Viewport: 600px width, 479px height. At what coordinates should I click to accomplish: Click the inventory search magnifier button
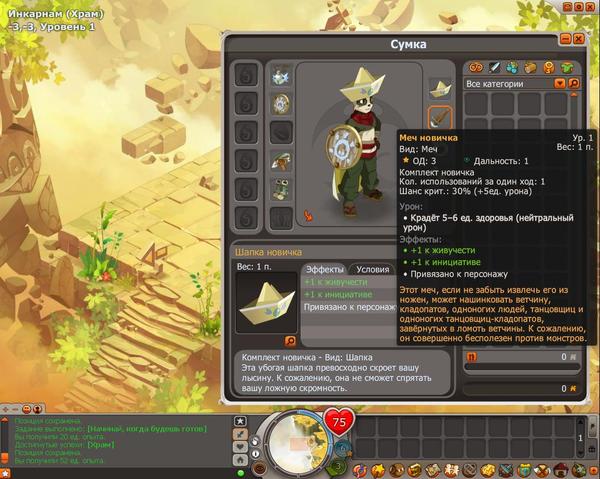pyautogui.click(x=574, y=84)
